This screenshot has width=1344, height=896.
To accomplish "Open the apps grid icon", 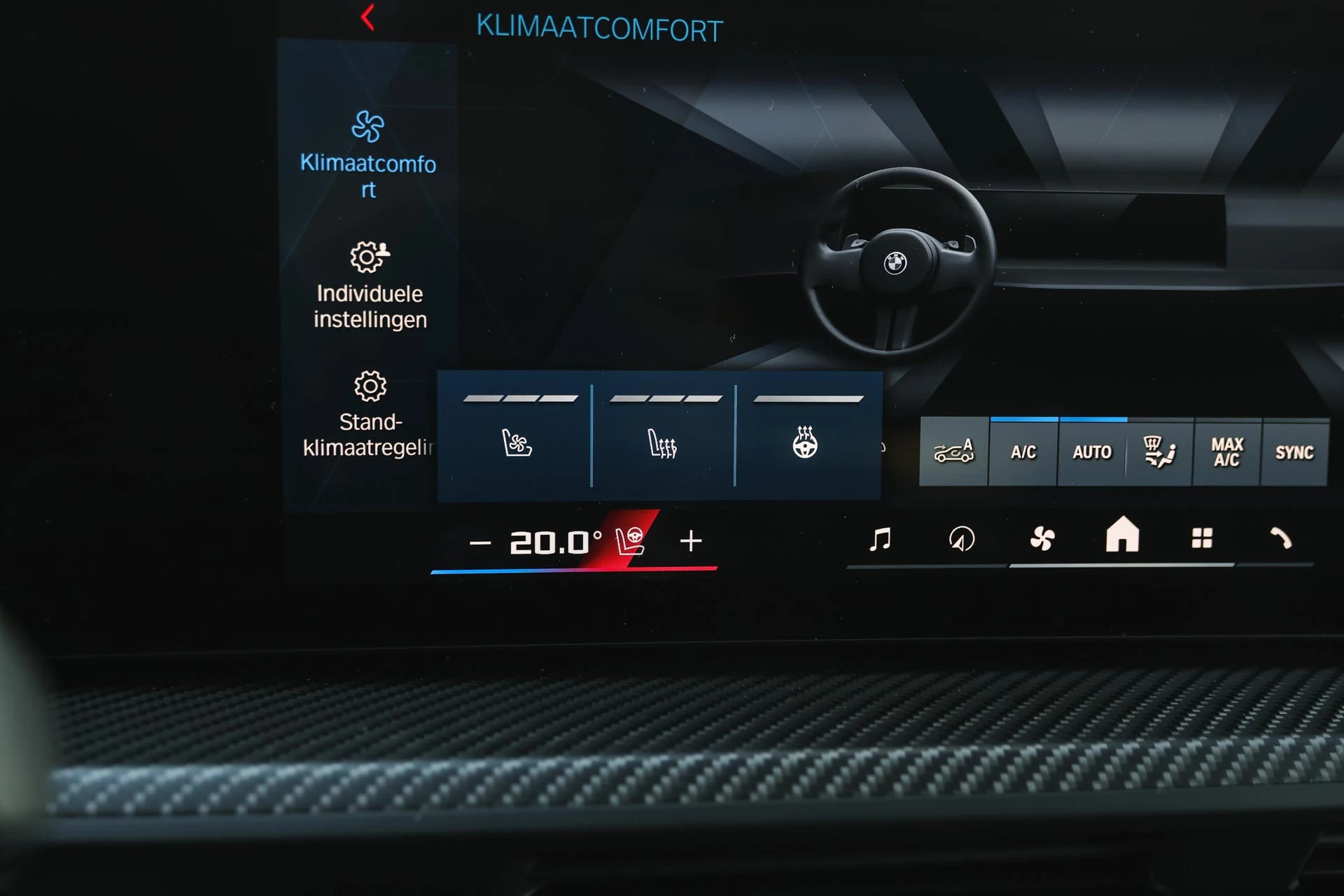I will [x=1204, y=538].
